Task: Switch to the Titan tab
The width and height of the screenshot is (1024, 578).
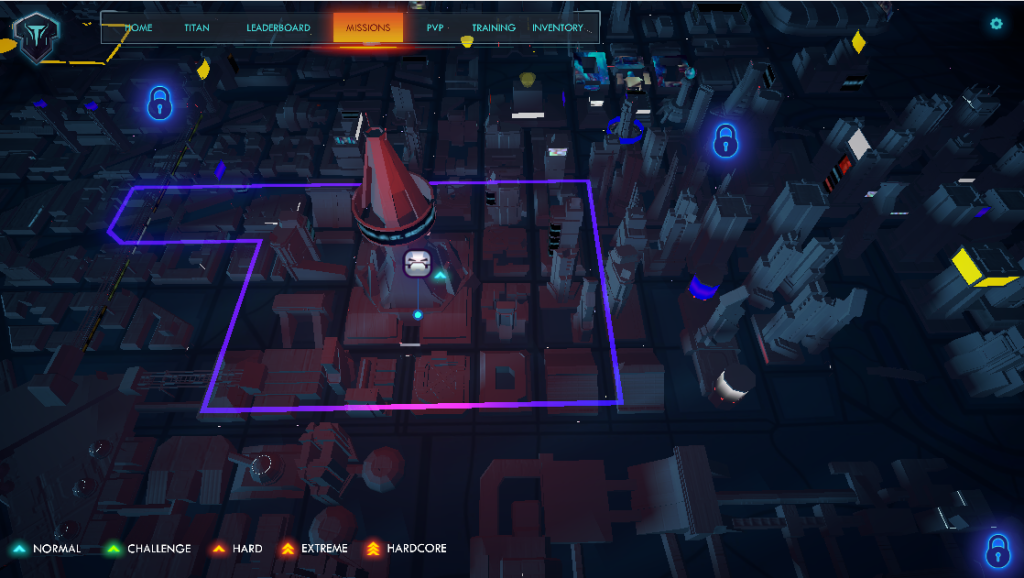Action: 197,28
